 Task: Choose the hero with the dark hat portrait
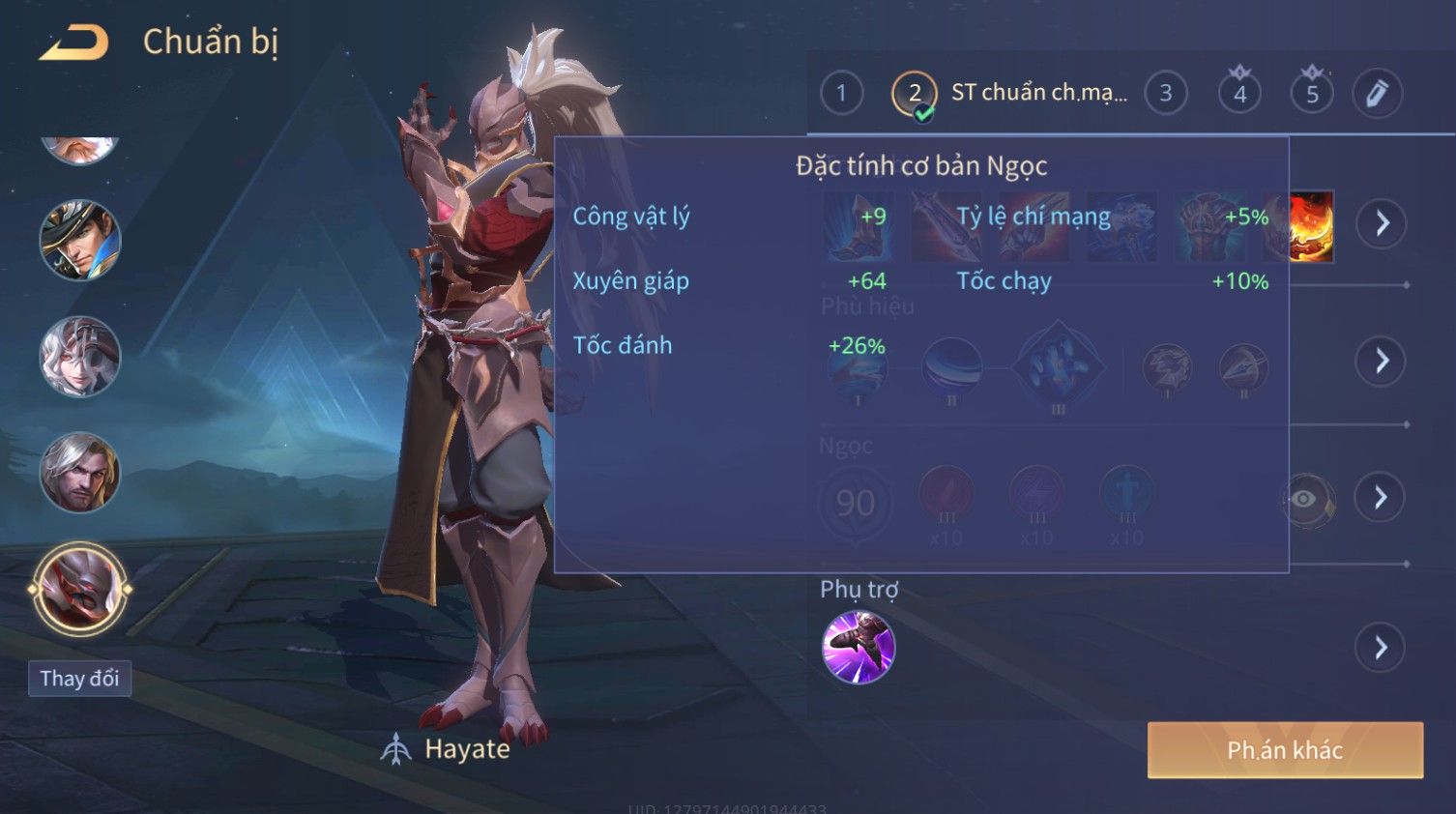point(79,241)
